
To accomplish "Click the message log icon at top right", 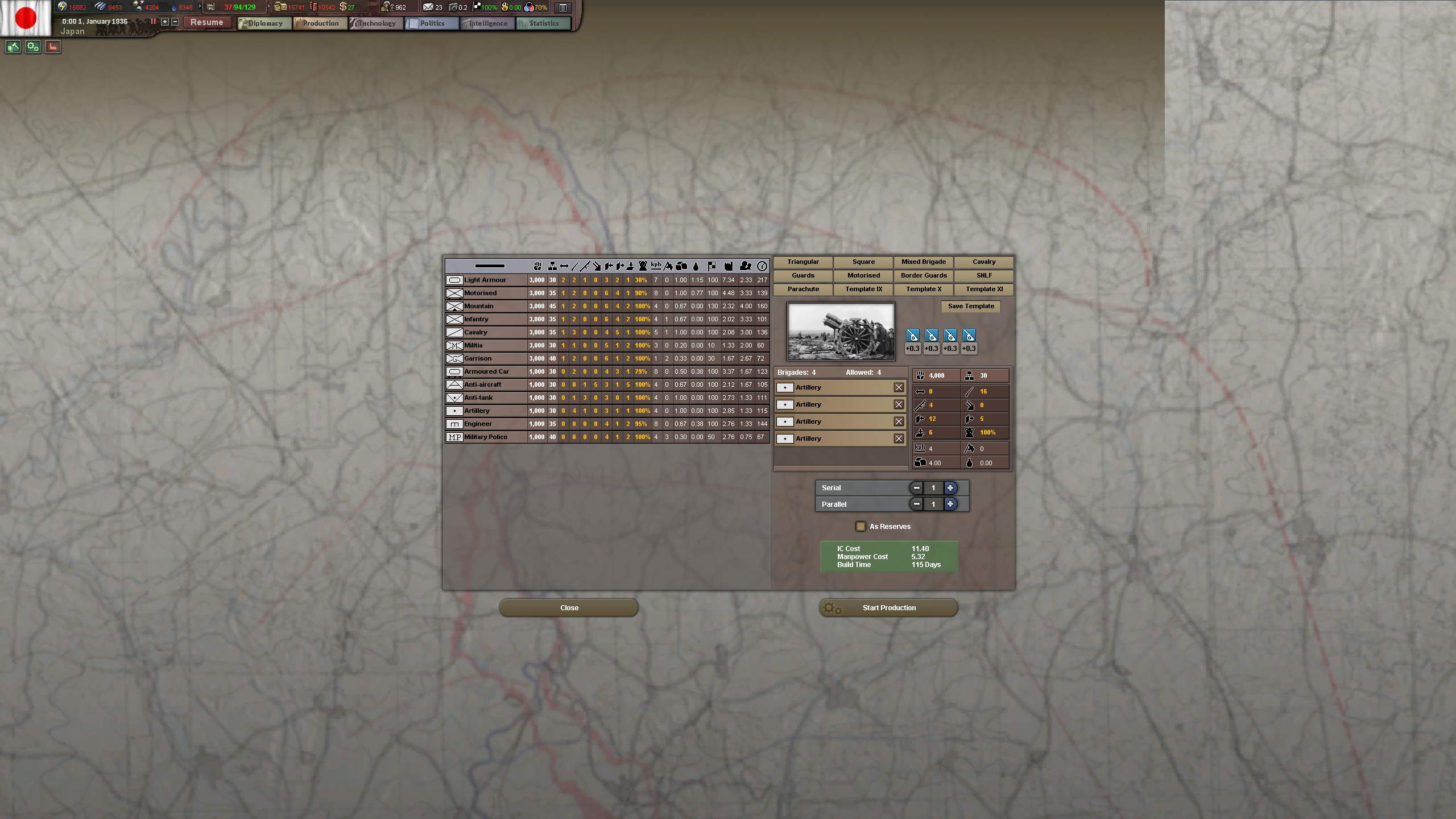I will point(562,7).
